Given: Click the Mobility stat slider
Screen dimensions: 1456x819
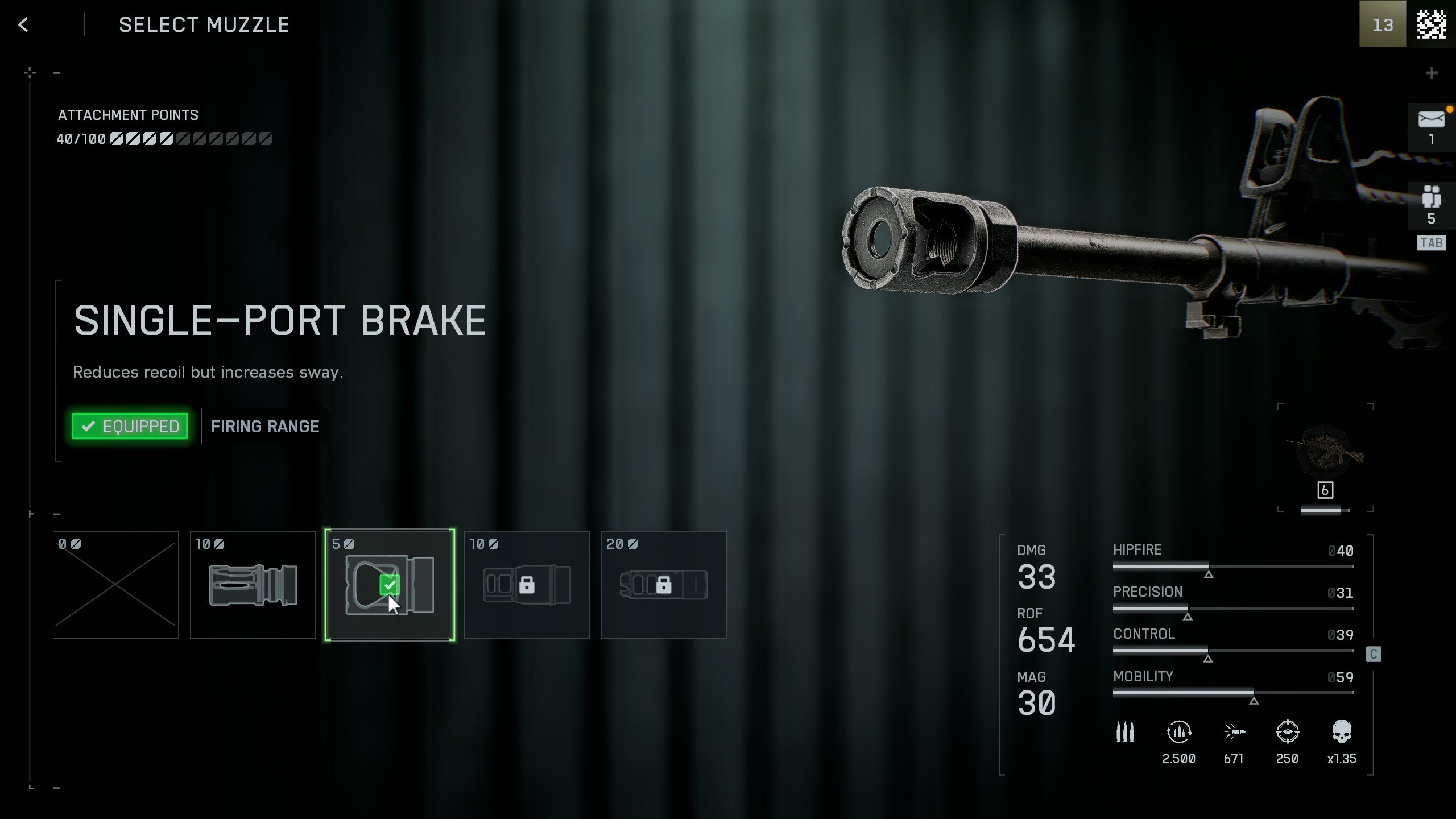Looking at the screenshot, I should tap(1234, 693).
